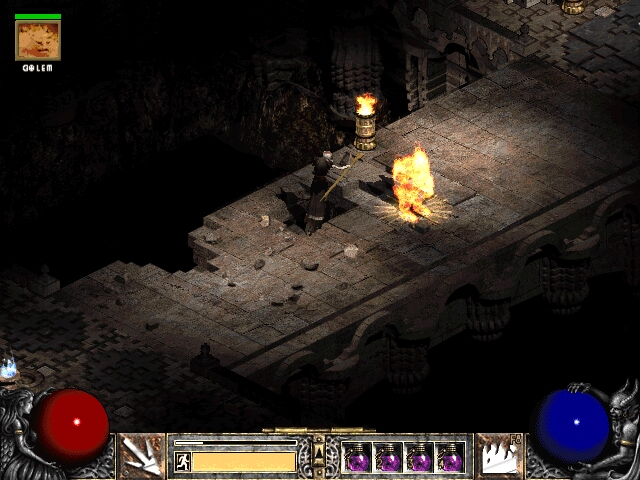
Task: Open the left mouse skill selector
Action: 141,456
